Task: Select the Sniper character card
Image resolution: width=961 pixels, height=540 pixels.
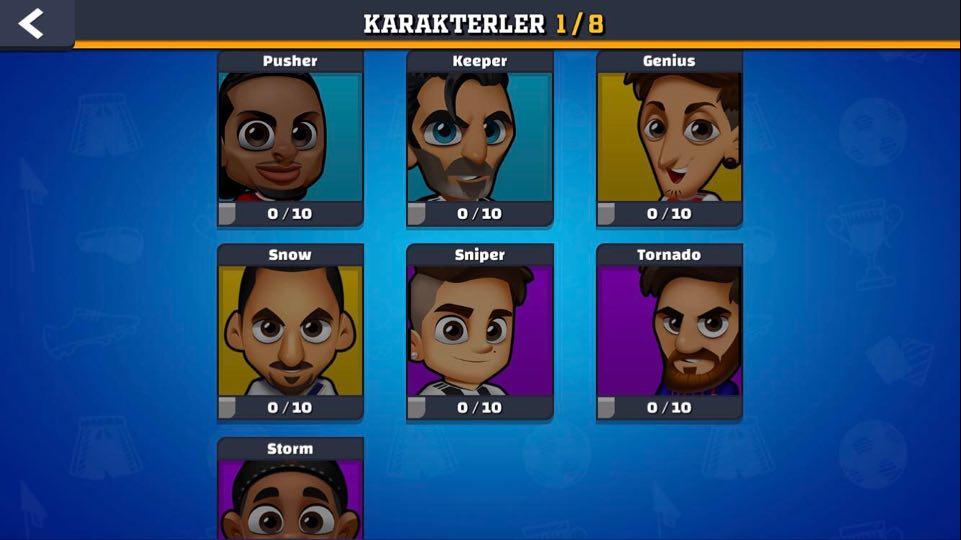Action: tap(480, 332)
